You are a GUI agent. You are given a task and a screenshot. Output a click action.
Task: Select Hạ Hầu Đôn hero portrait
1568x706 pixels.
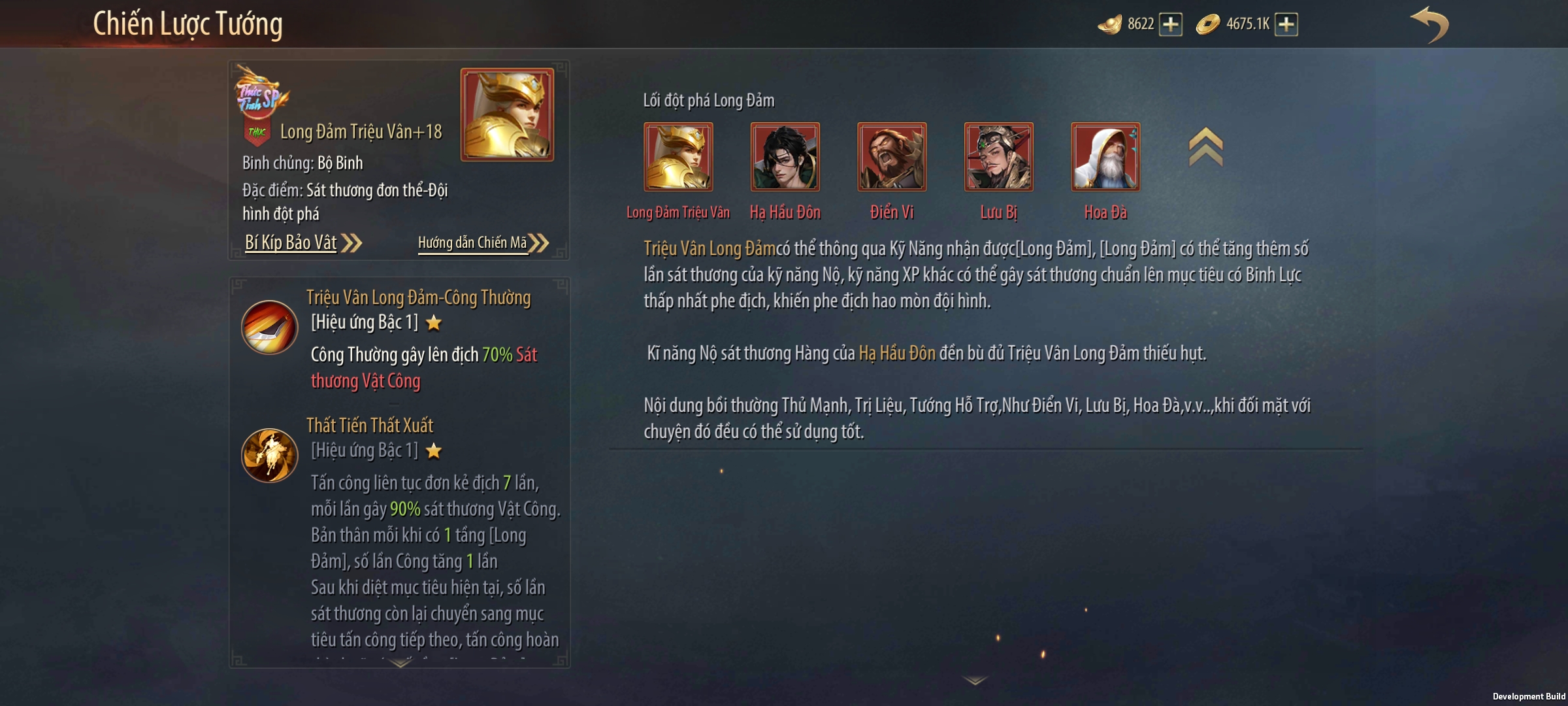(785, 157)
